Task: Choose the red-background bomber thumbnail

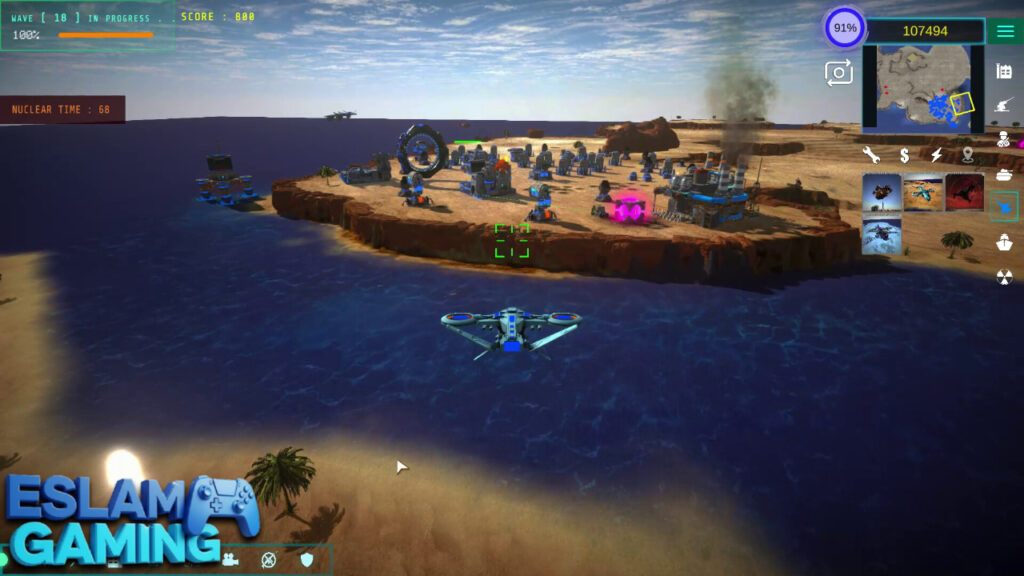Action: coord(965,192)
